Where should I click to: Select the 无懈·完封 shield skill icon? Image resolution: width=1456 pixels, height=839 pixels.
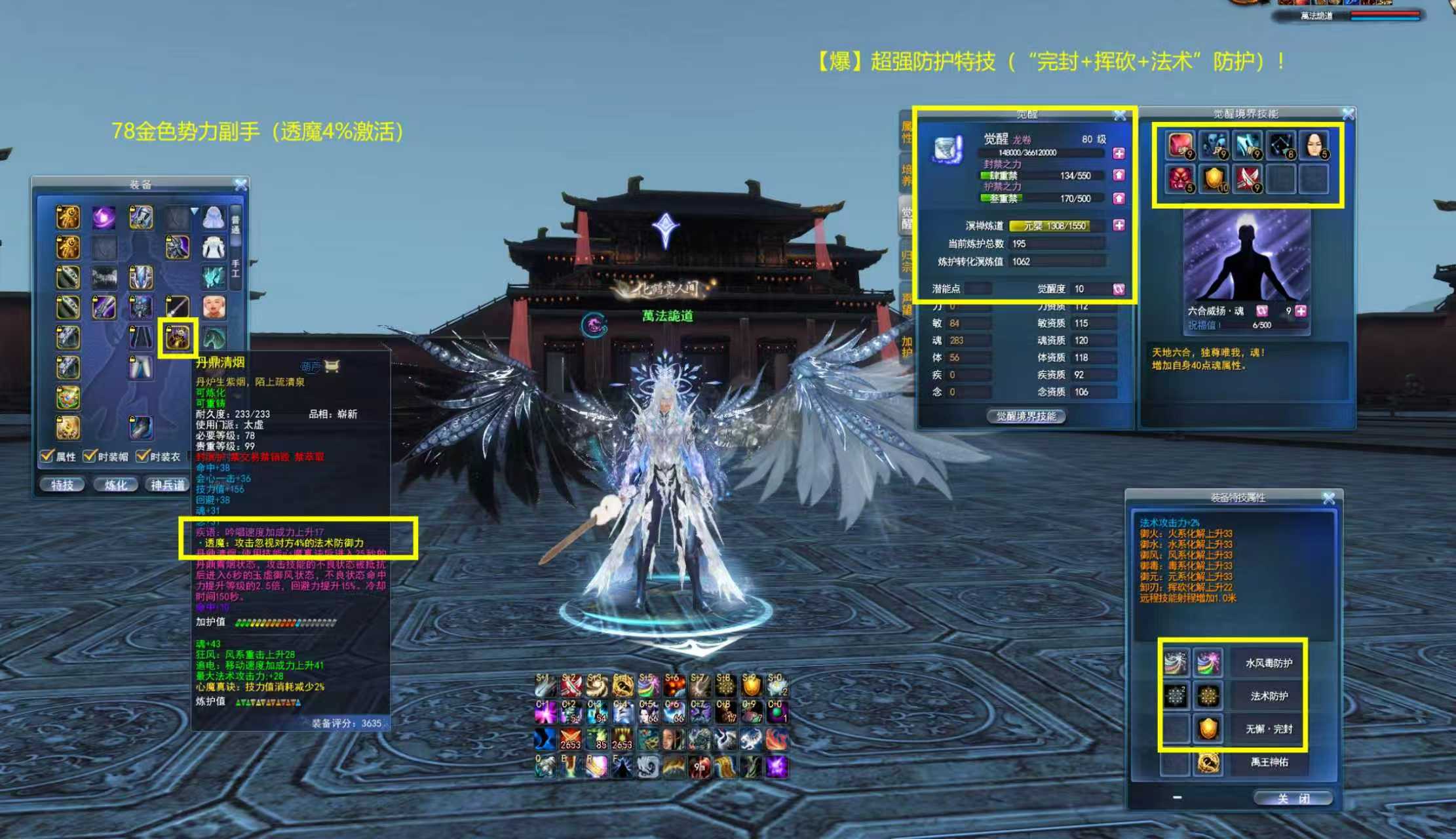(x=1208, y=729)
